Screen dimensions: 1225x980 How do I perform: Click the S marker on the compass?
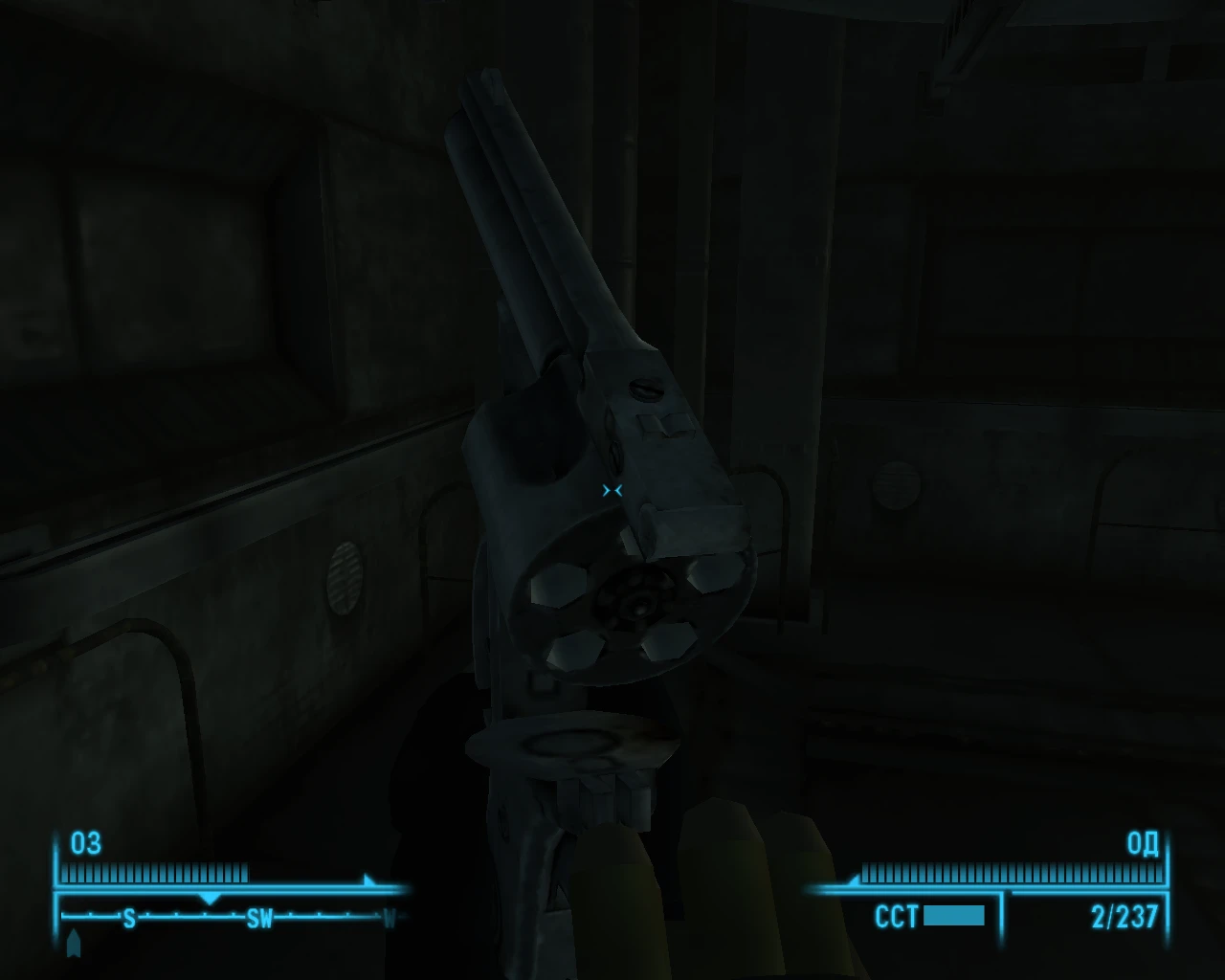(128, 918)
